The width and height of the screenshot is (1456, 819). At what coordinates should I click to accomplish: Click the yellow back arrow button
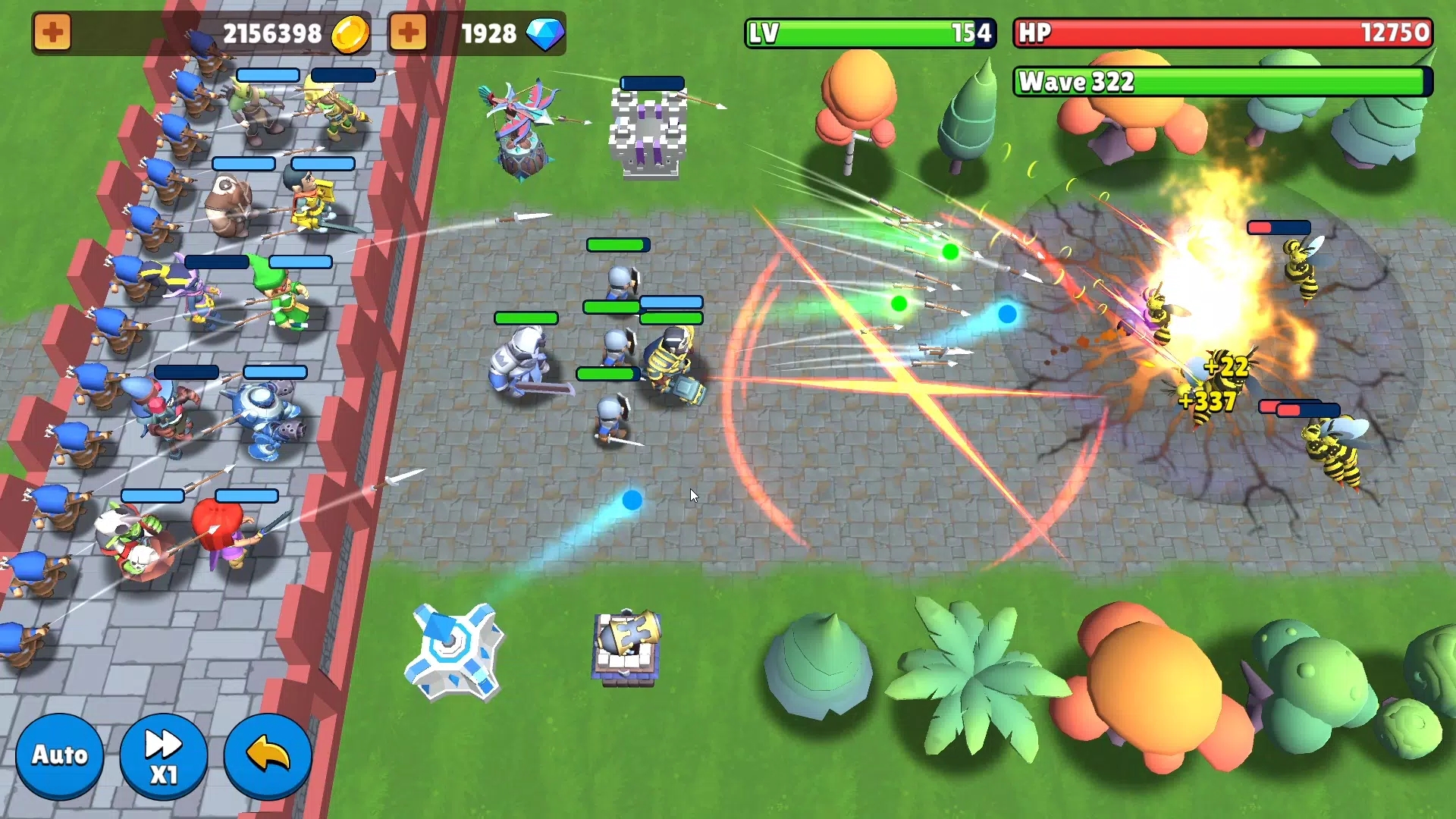tap(268, 755)
